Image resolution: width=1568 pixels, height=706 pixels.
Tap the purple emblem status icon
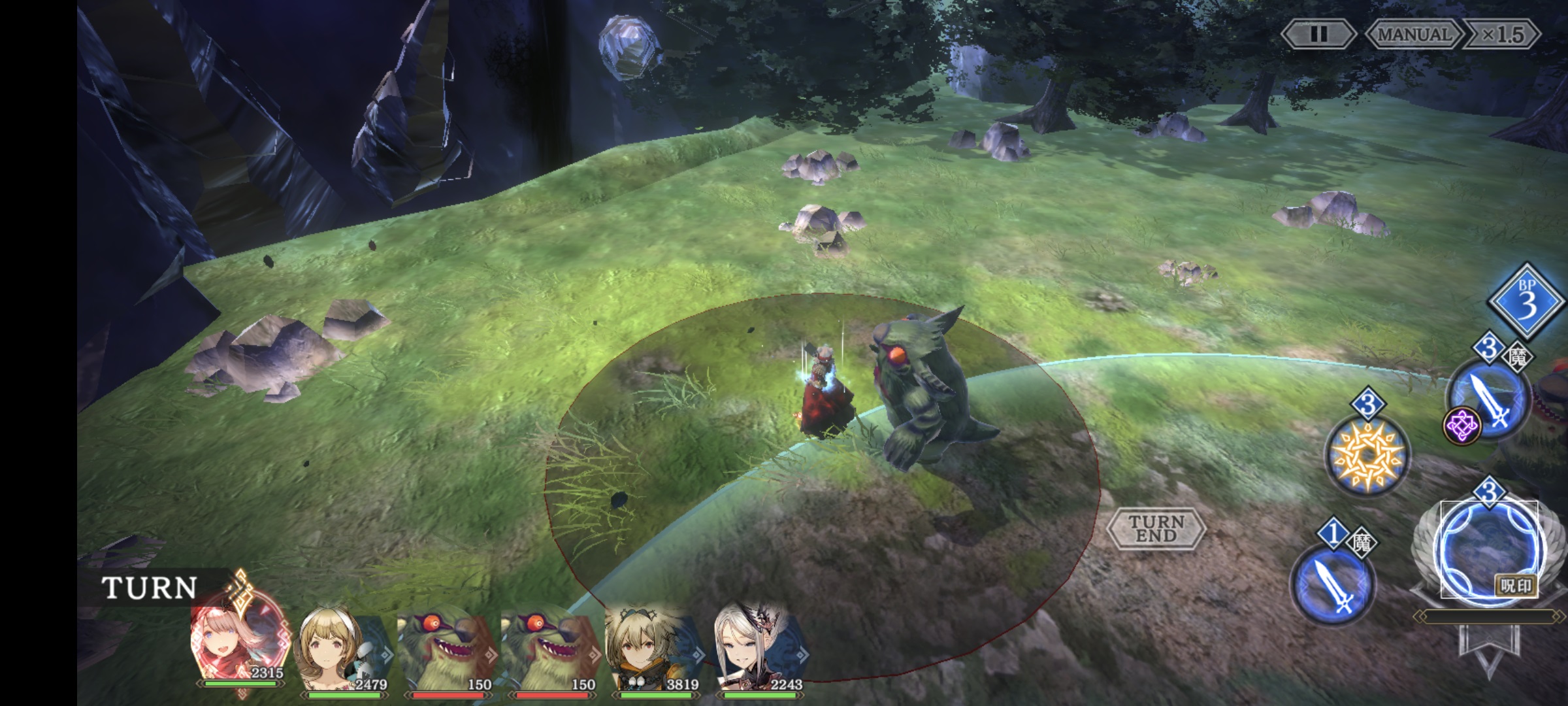pyautogui.click(x=1462, y=426)
